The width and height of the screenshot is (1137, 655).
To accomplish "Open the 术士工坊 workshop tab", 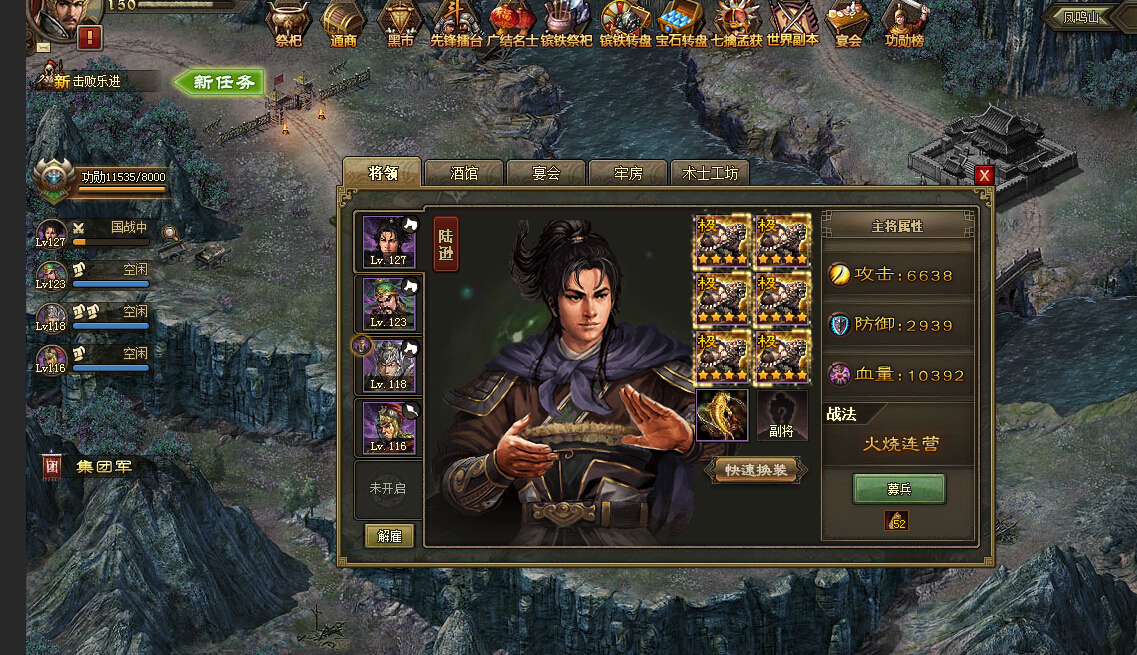I will point(710,173).
